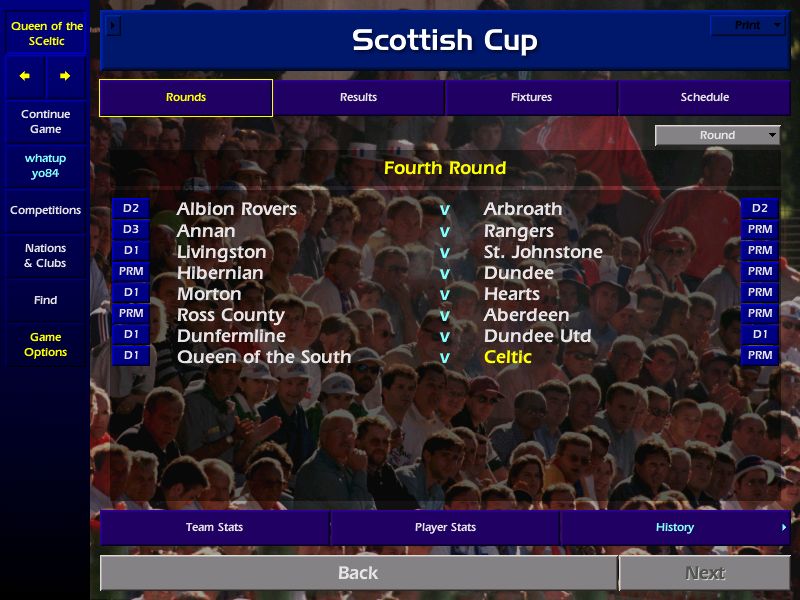Navigate back with left yellow arrow
The width and height of the screenshot is (800, 600).
pos(25,76)
